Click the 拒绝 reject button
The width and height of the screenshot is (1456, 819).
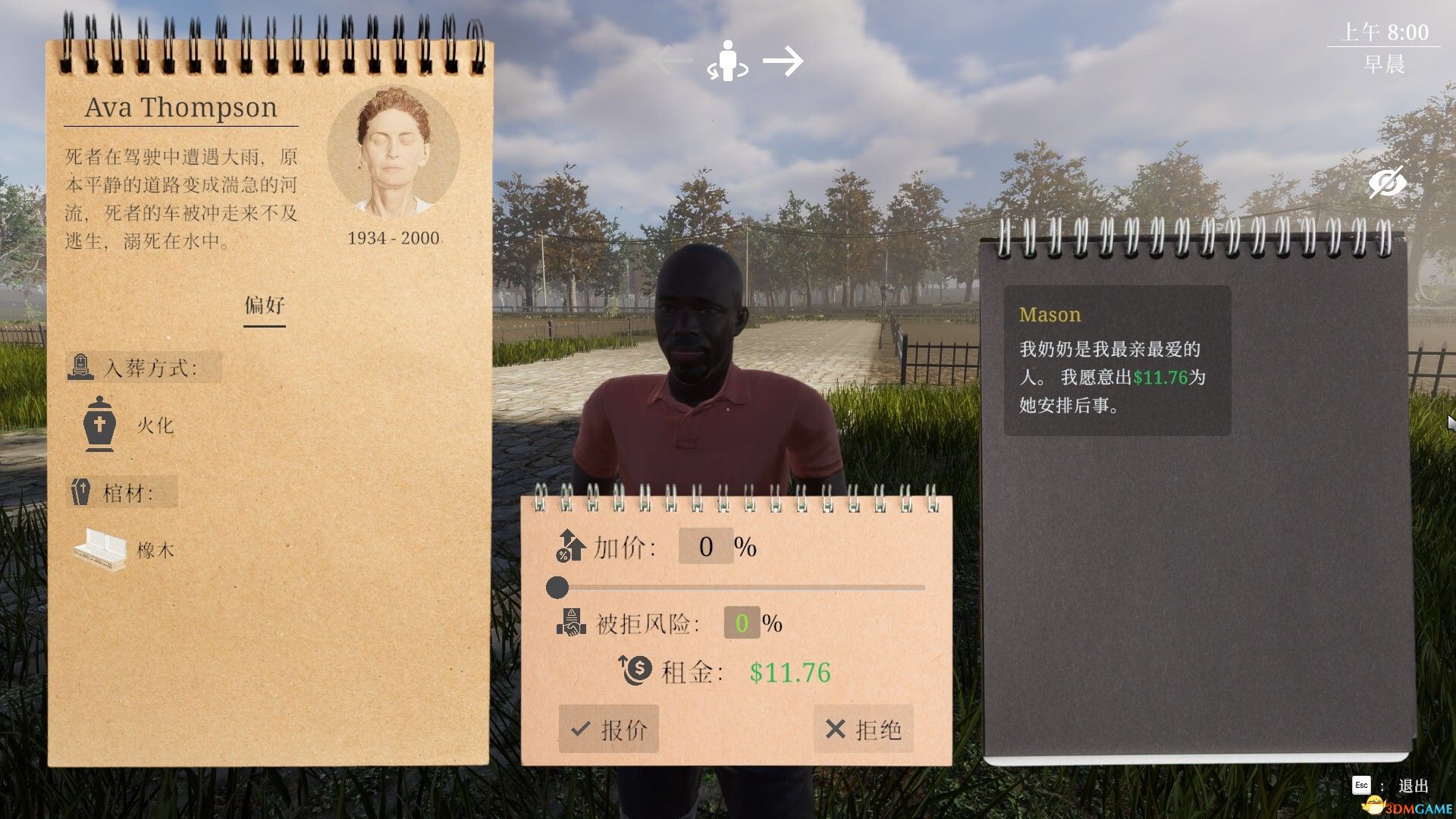(x=863, y=730)
